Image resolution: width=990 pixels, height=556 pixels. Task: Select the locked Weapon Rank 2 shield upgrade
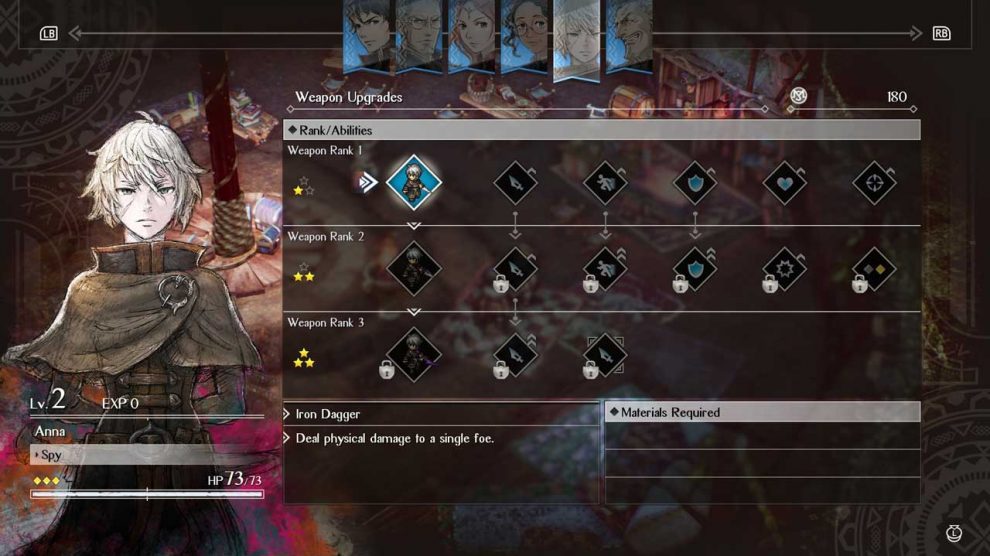click(695, 269)
